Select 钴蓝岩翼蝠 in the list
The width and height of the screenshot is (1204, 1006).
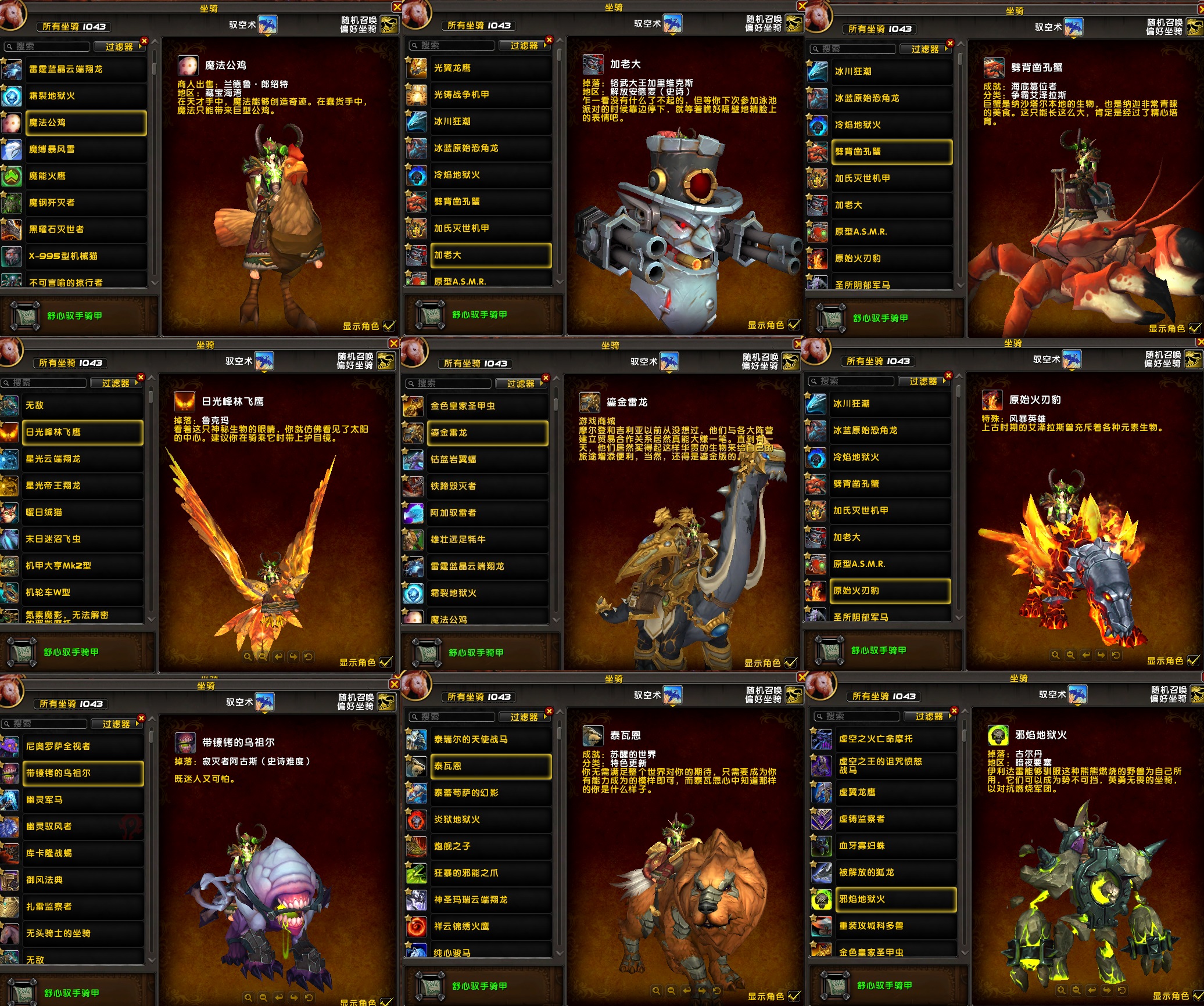tap(487, 459)
